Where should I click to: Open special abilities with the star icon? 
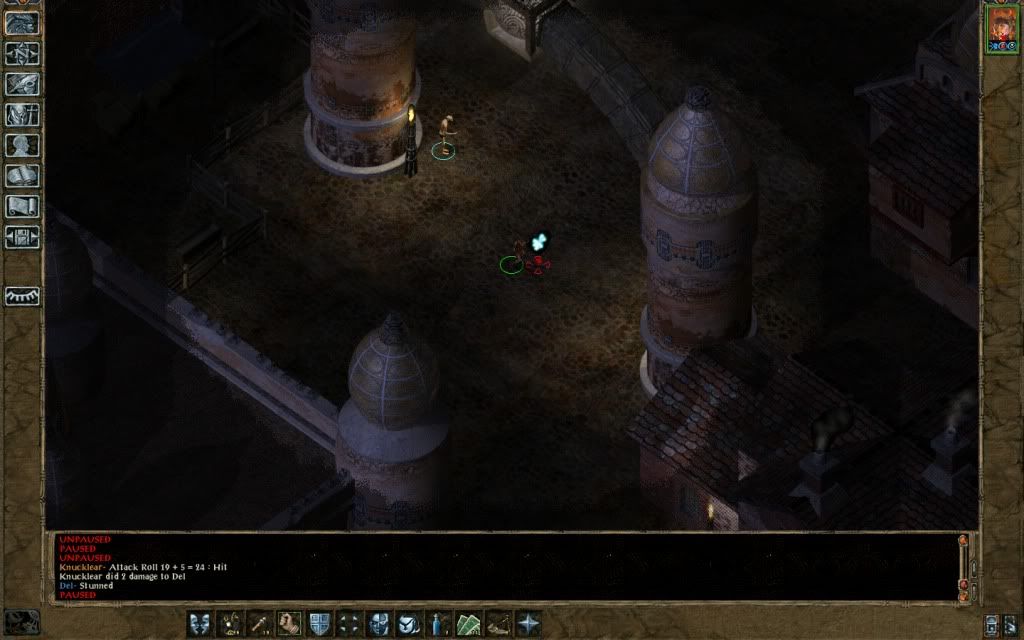527,623
